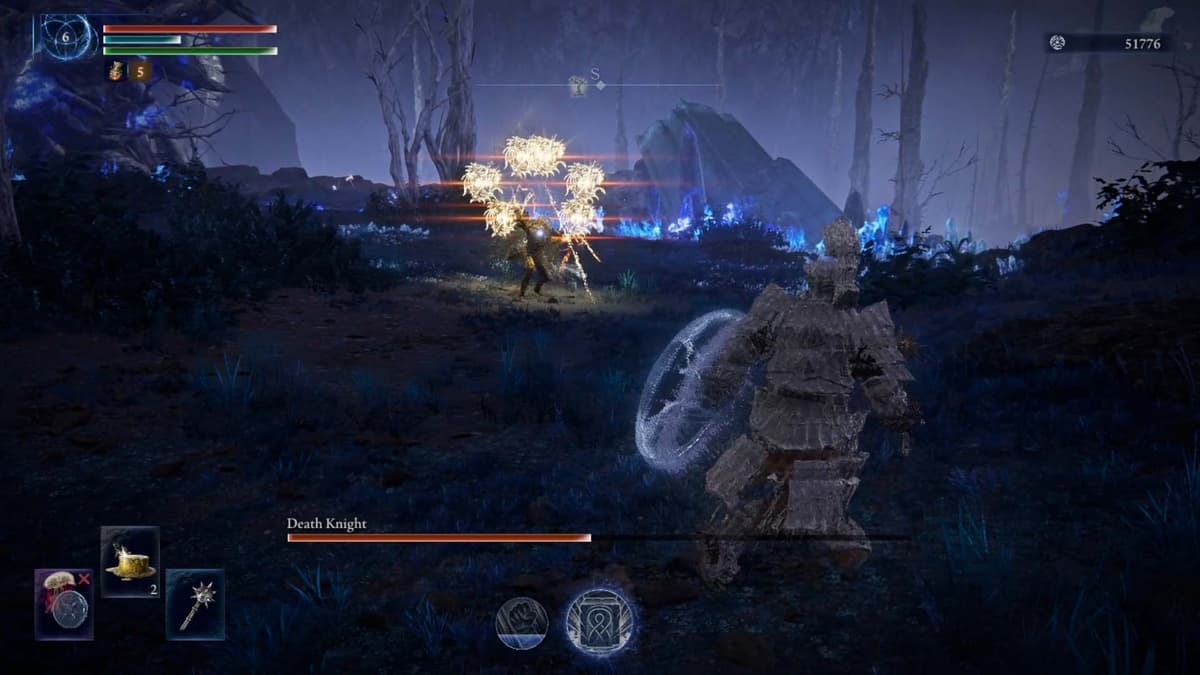Inspect the flame pouch buff icon
Screen dimensions: 1200x675
pyautogui.click(x=114, y=71)
